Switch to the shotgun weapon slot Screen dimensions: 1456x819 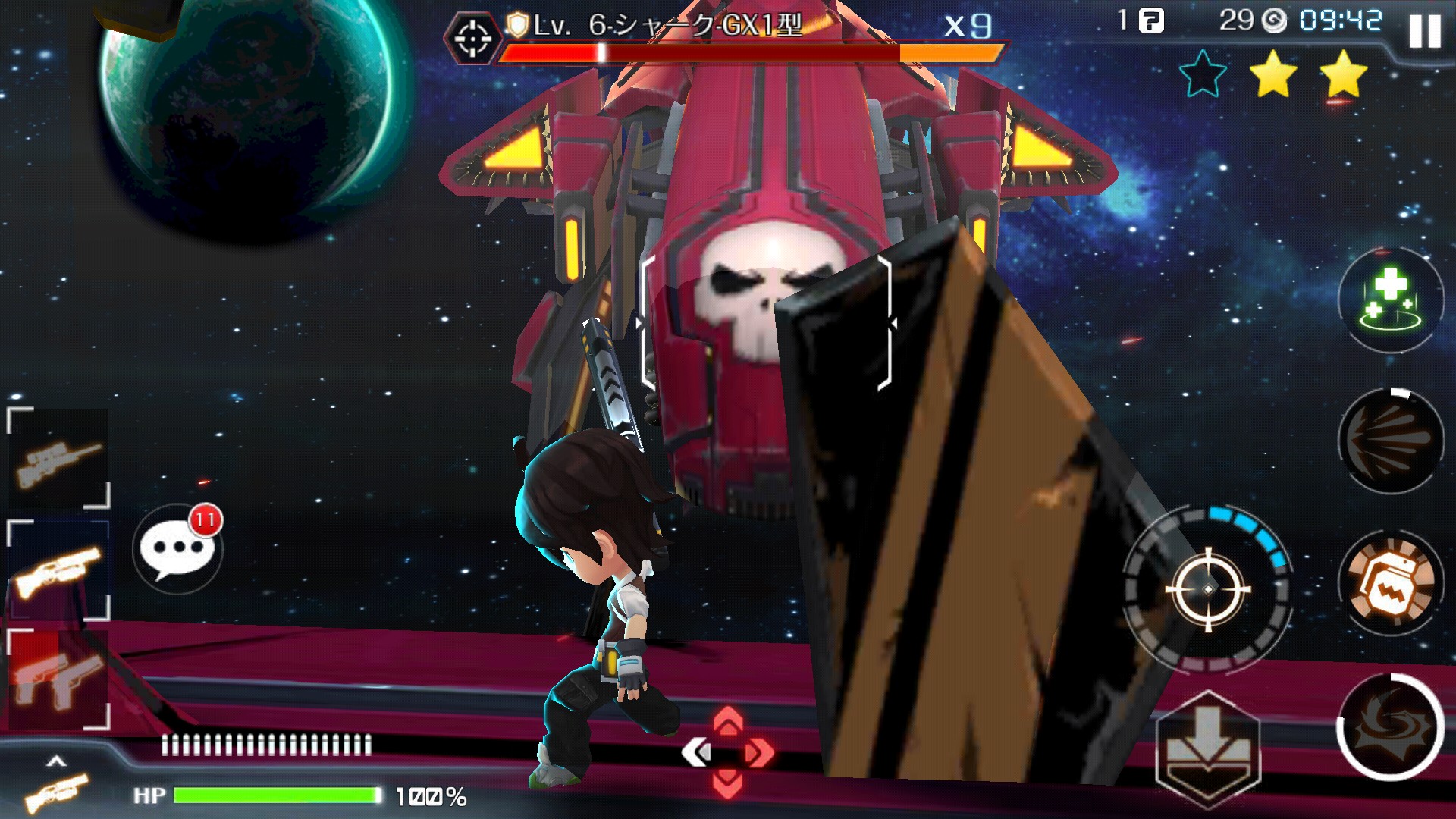coord(58,570)
